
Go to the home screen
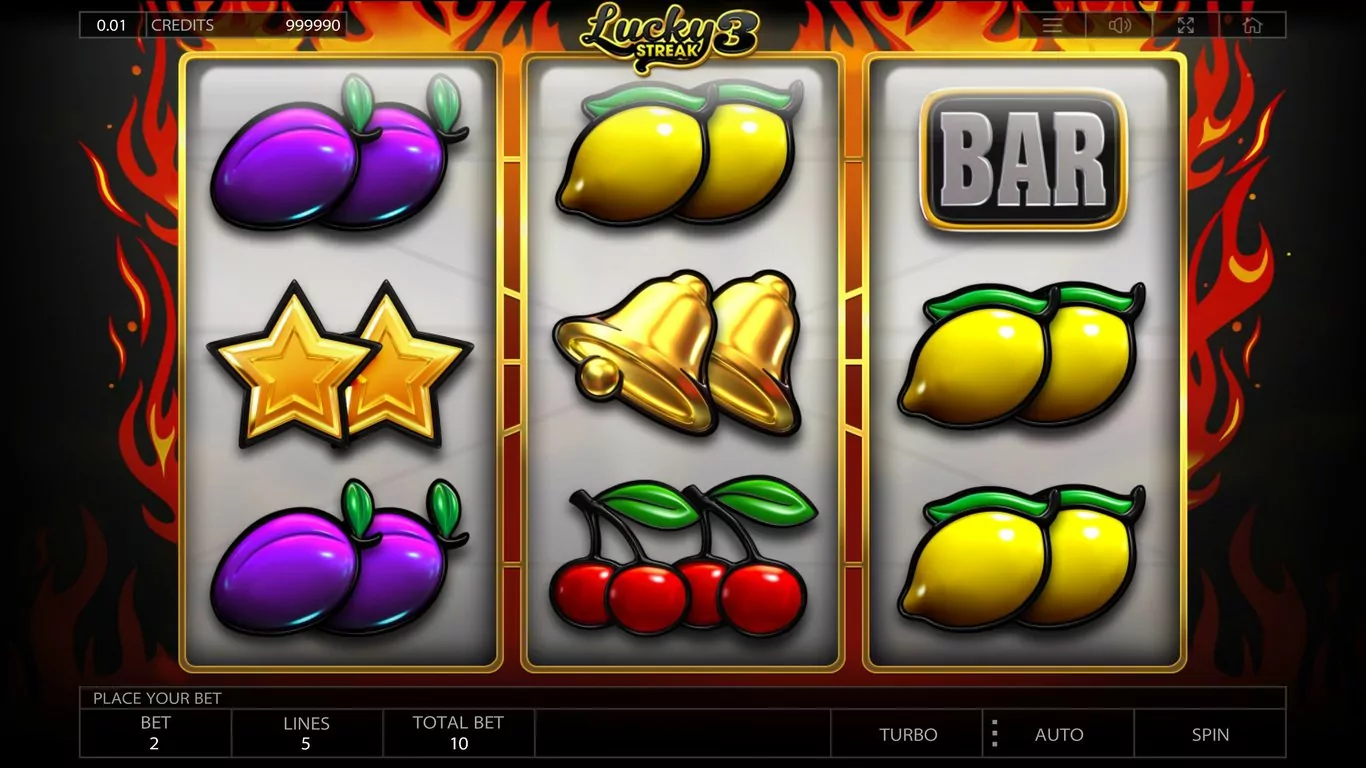1252,25
